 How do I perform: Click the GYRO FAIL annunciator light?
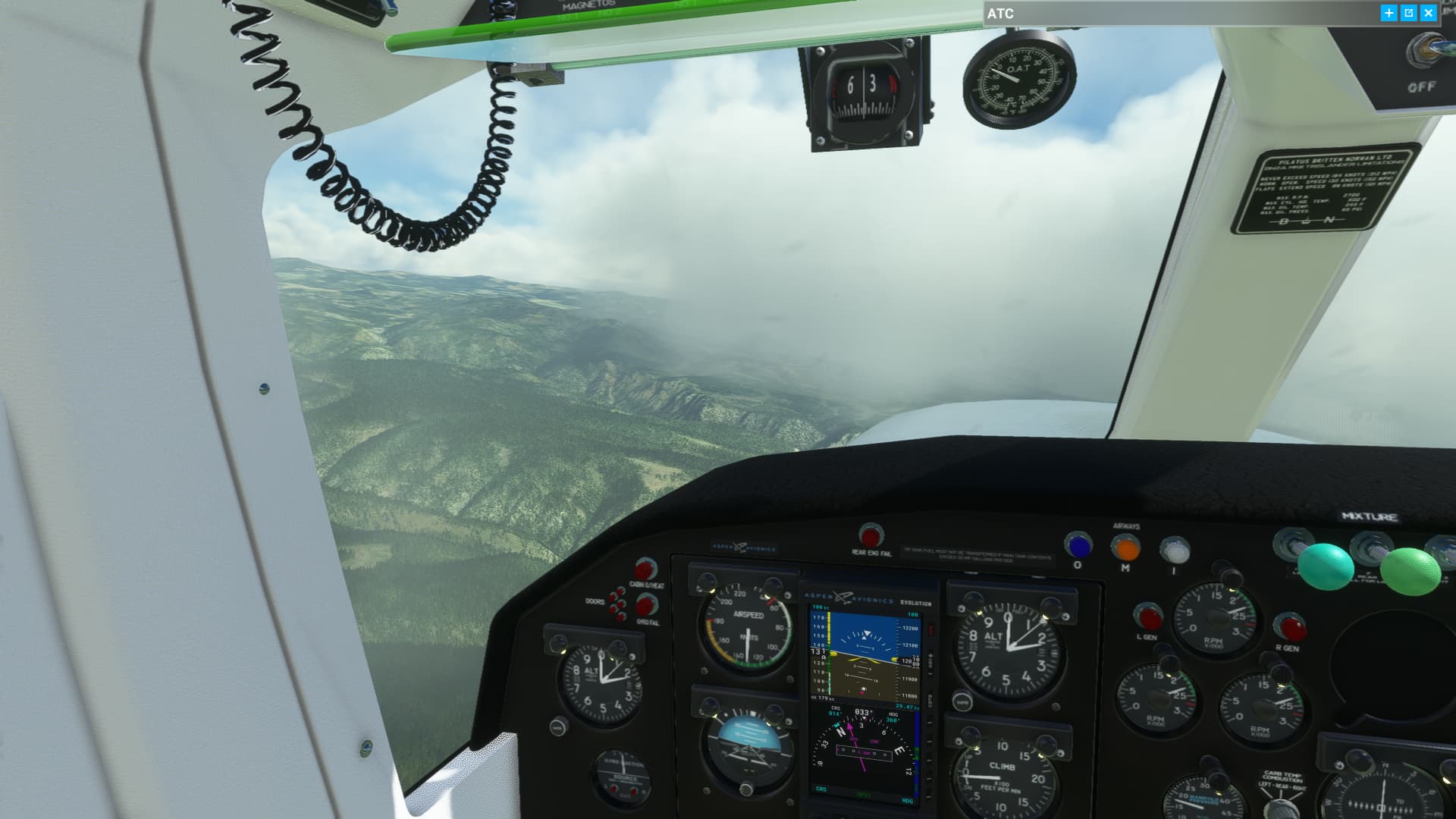[647, 607]
